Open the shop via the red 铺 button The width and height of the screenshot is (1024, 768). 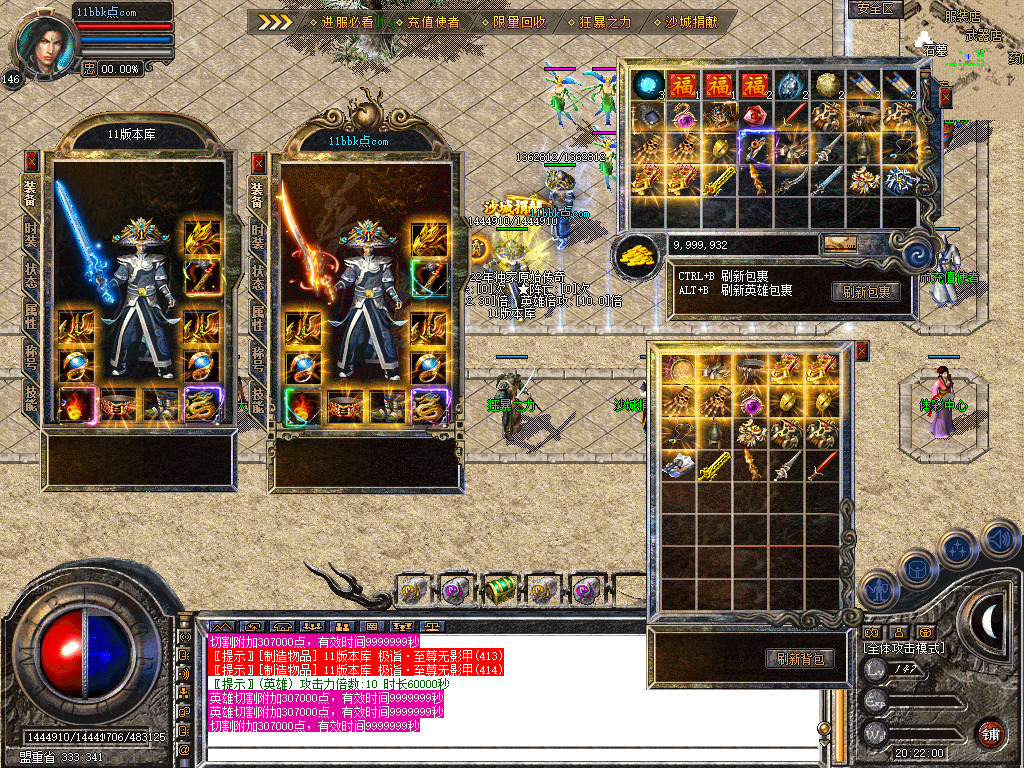[990, 733]
